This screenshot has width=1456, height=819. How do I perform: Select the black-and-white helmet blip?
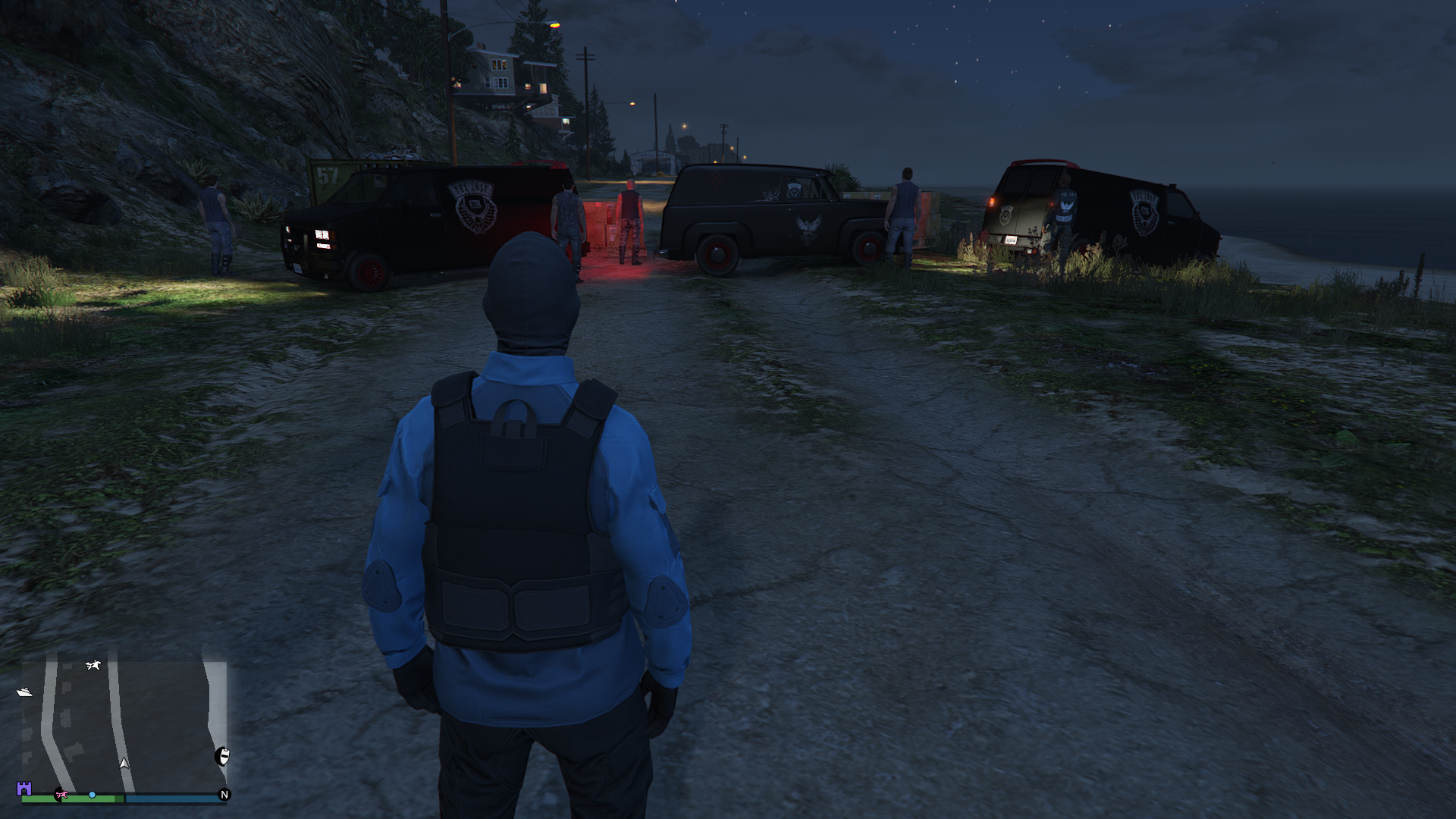tap(223, 755)
